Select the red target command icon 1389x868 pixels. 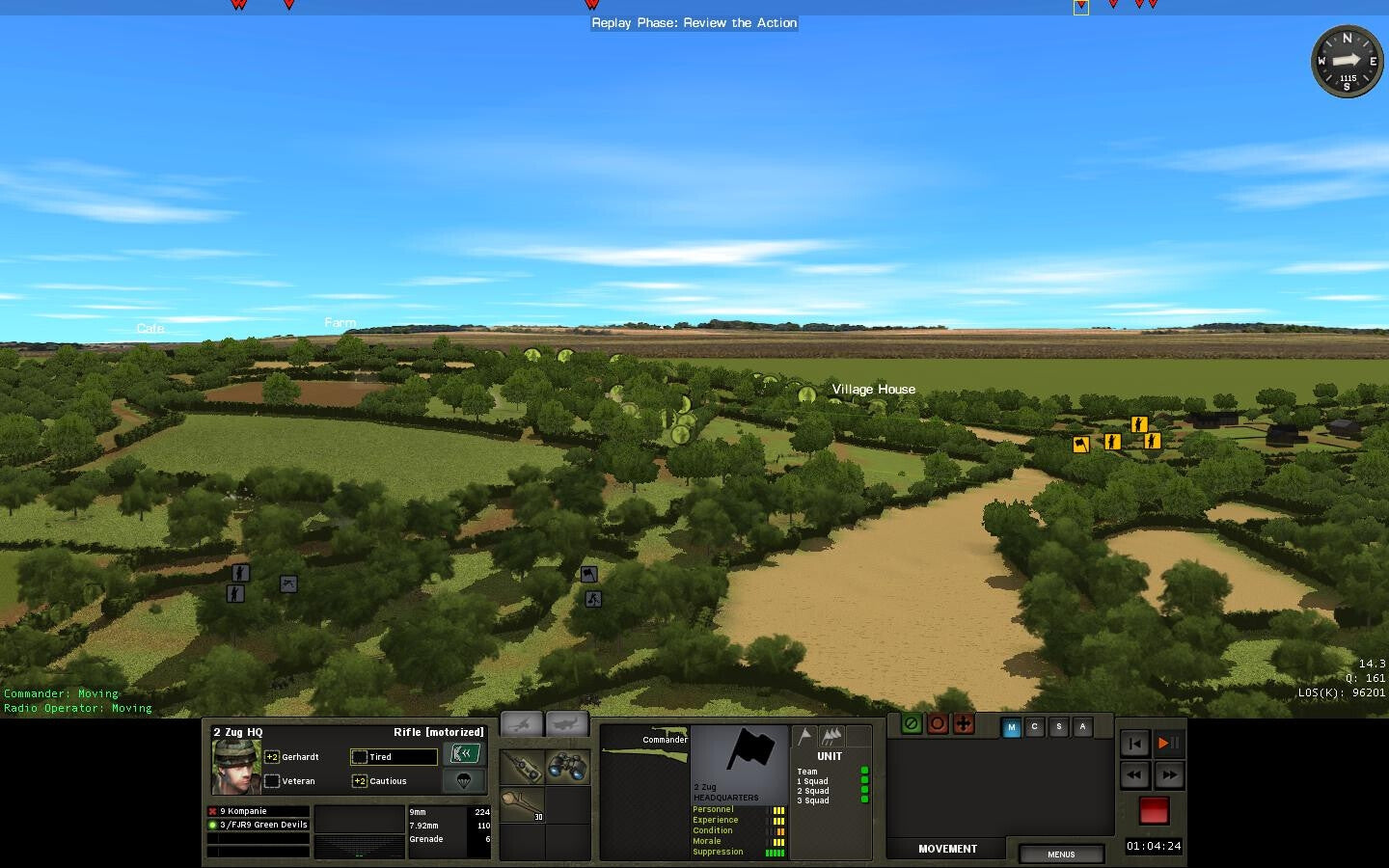point(938,724)
